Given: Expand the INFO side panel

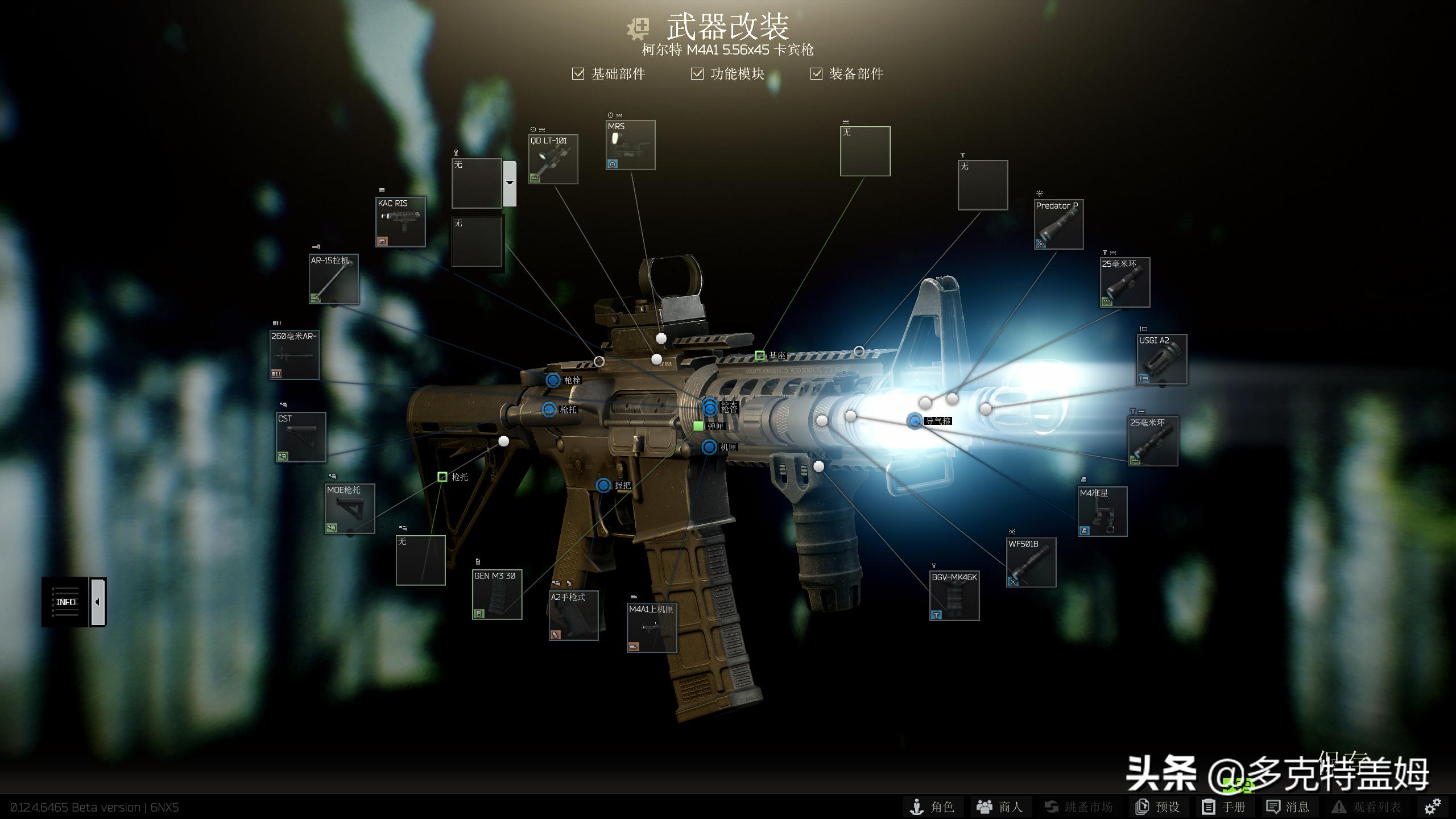Looking at the screenshot, I should tap(98, 602).
